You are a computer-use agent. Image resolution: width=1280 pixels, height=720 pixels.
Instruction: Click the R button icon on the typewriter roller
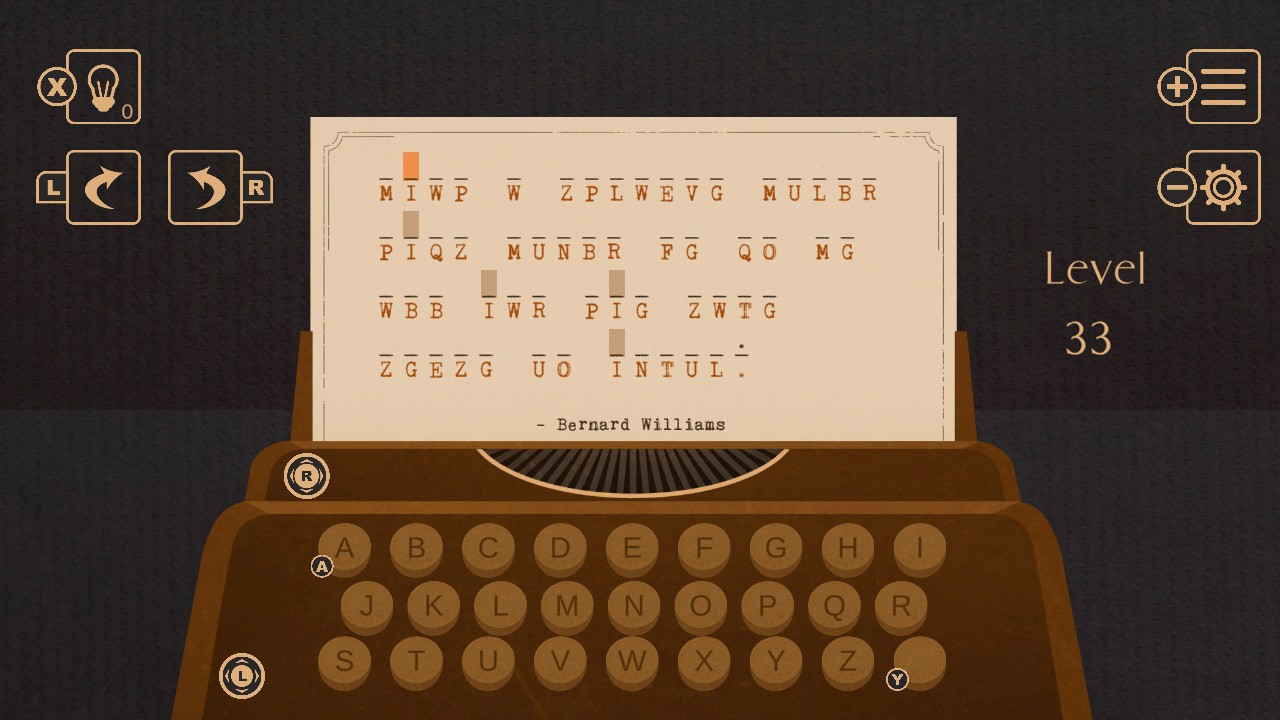pyautogui.click(x=307, y=477)
